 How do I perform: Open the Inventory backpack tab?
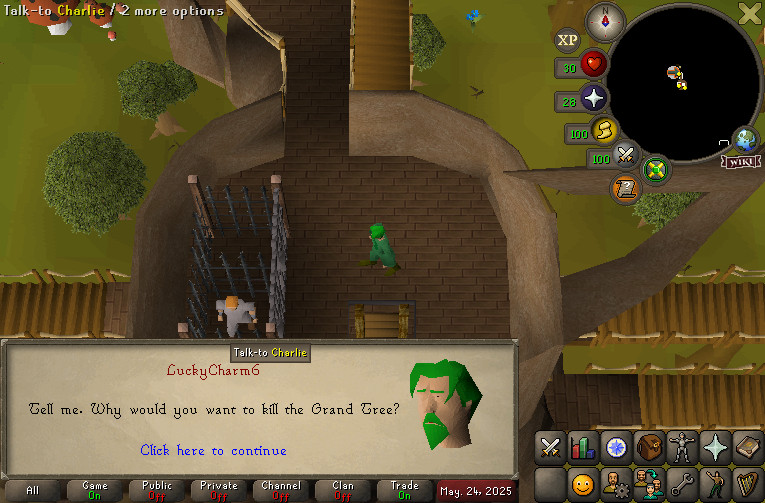(x=648, y=448)
